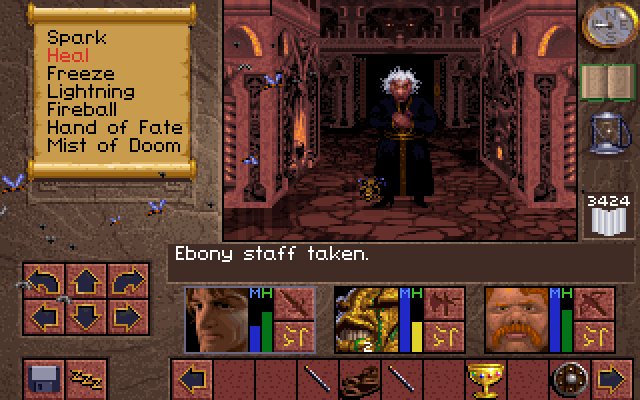640x400 pixels.
Task: Click the move forward arrow
Action: [85, 283]
